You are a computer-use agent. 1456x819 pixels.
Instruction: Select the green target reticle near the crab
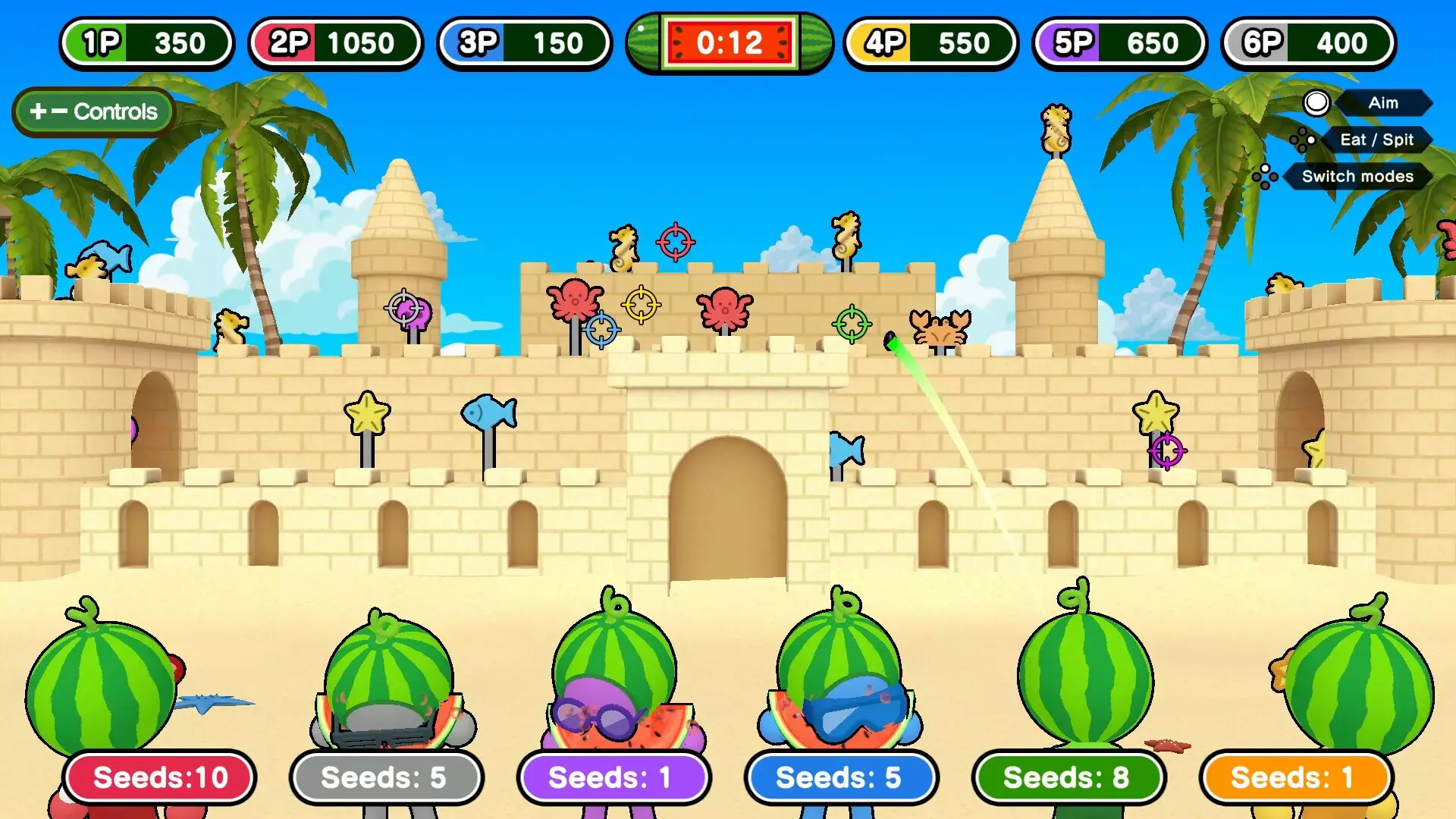[x=852, y=324]
